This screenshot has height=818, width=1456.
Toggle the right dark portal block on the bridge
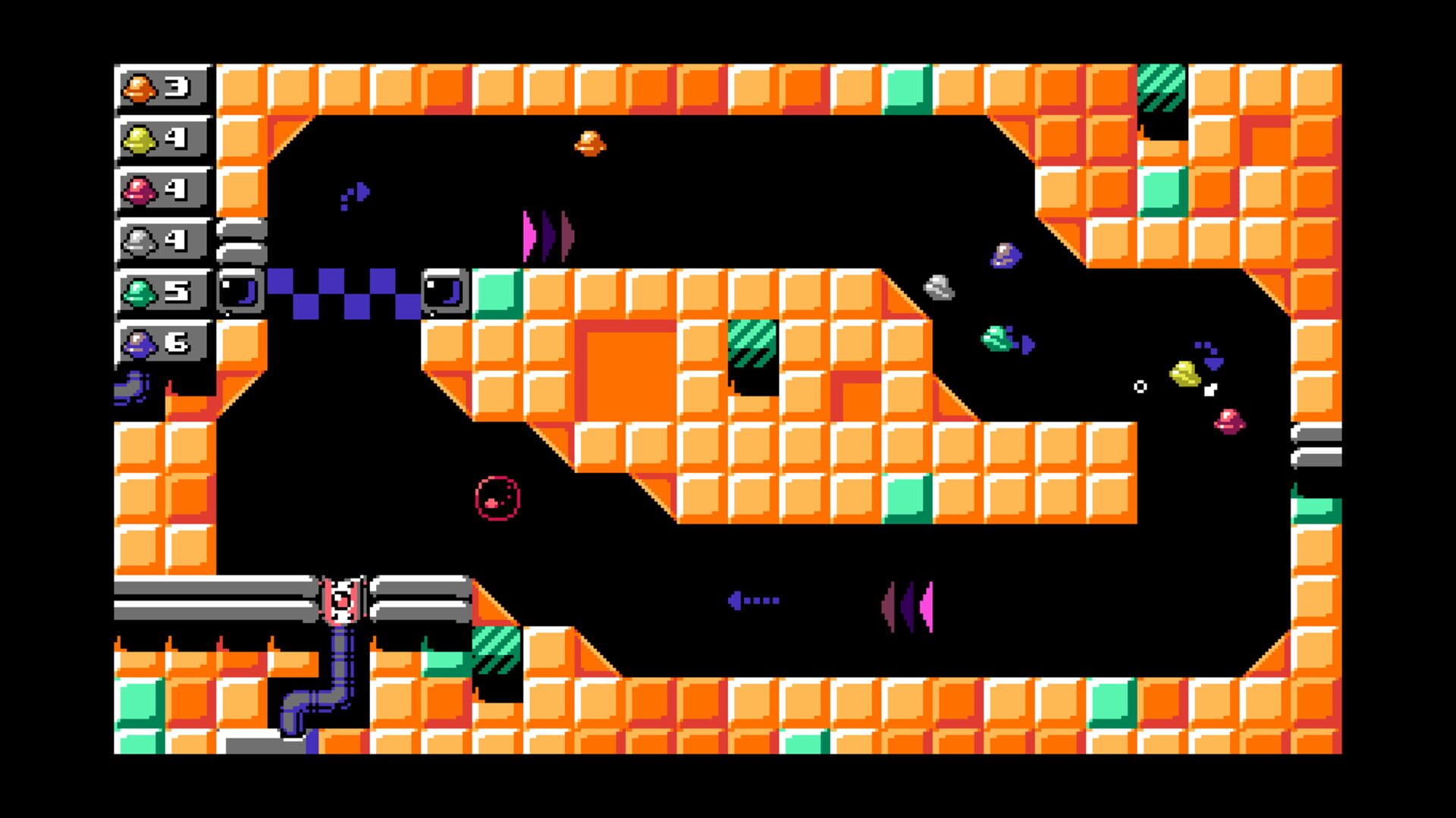click(445, 292)
